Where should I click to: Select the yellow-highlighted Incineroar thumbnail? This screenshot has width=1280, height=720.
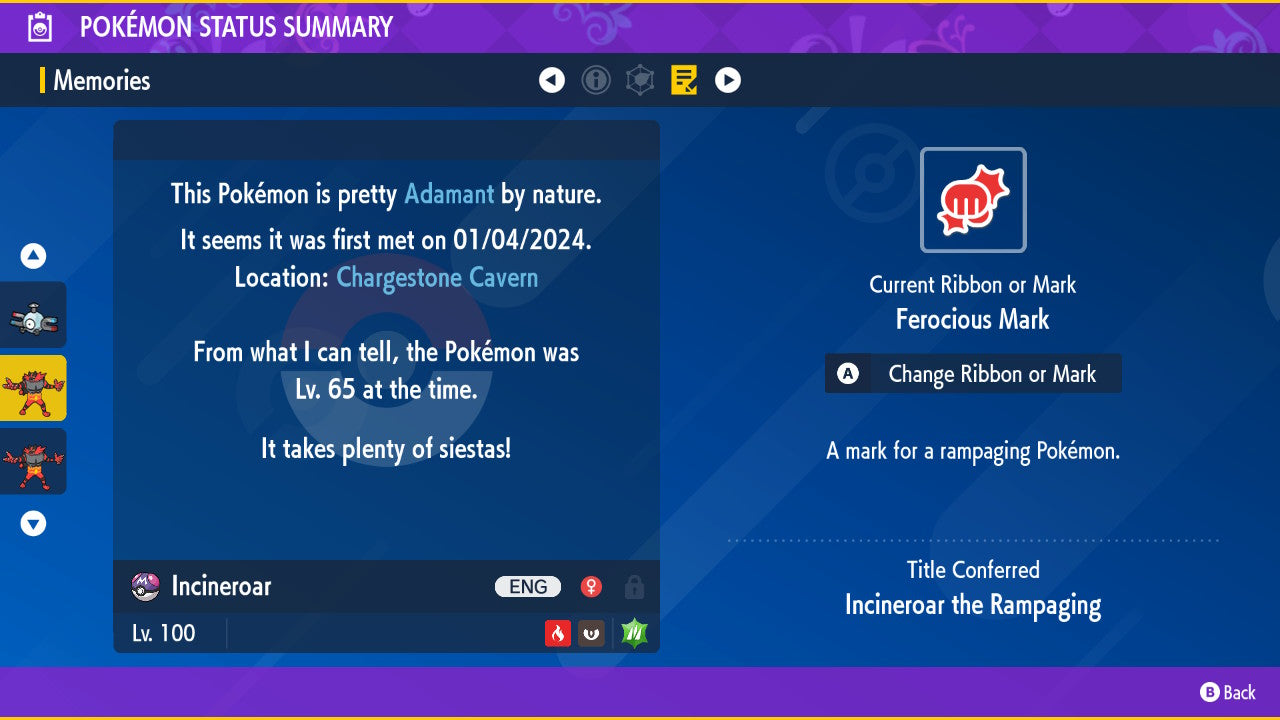pos(33,388)
